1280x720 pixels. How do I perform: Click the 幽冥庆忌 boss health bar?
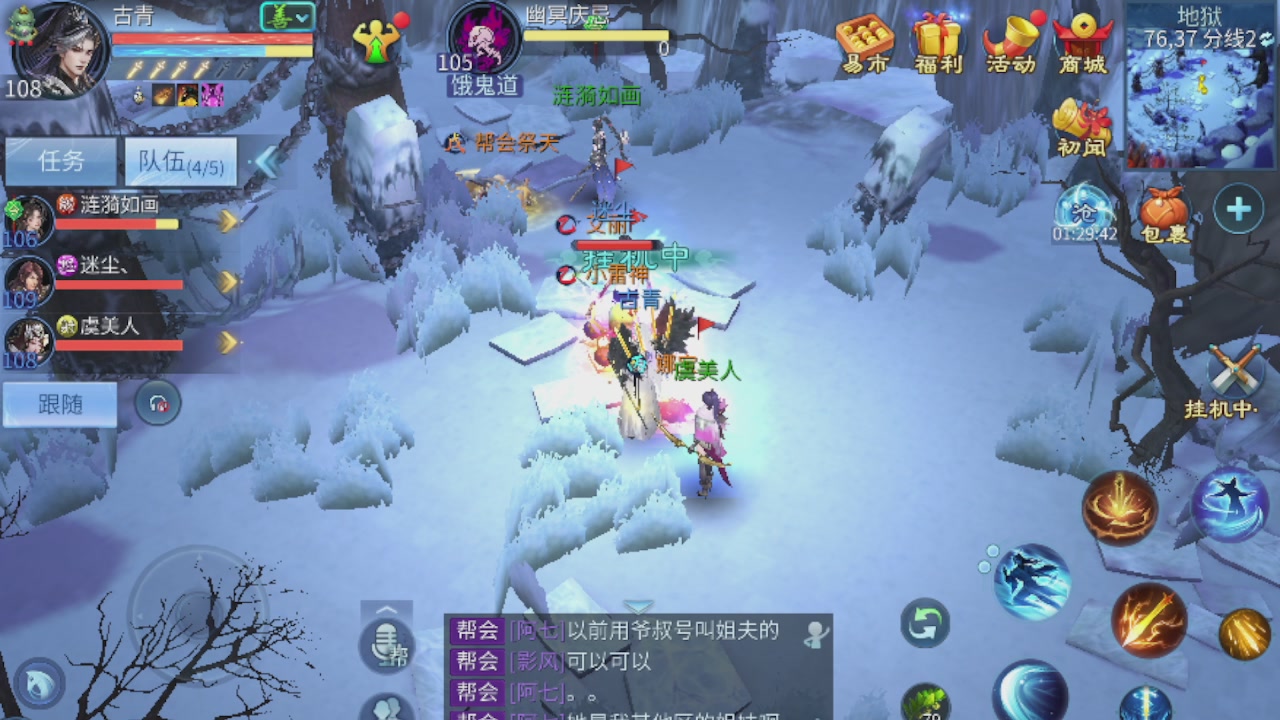(597, 38)
